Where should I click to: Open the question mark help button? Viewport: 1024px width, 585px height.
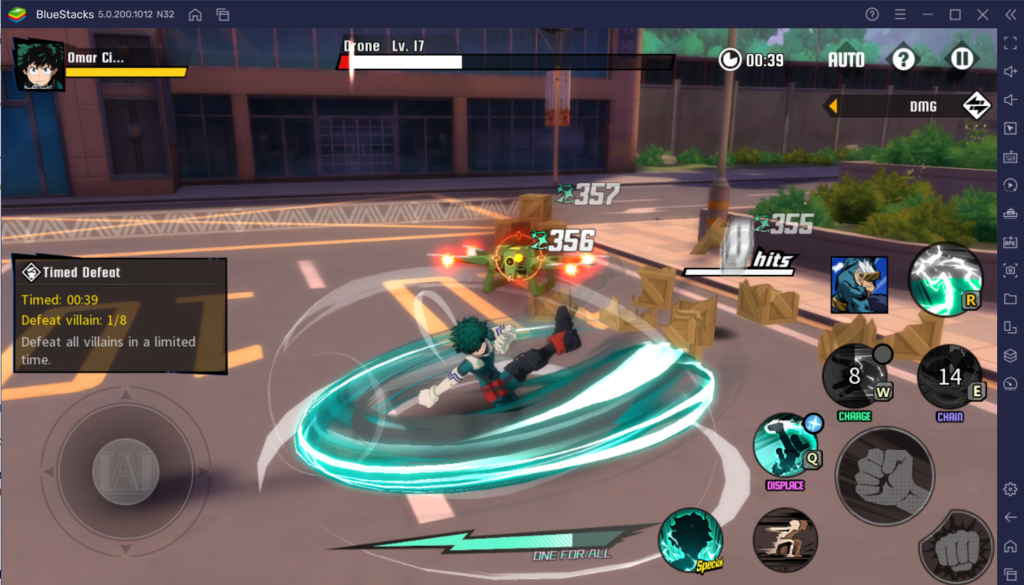coord(903,59)
